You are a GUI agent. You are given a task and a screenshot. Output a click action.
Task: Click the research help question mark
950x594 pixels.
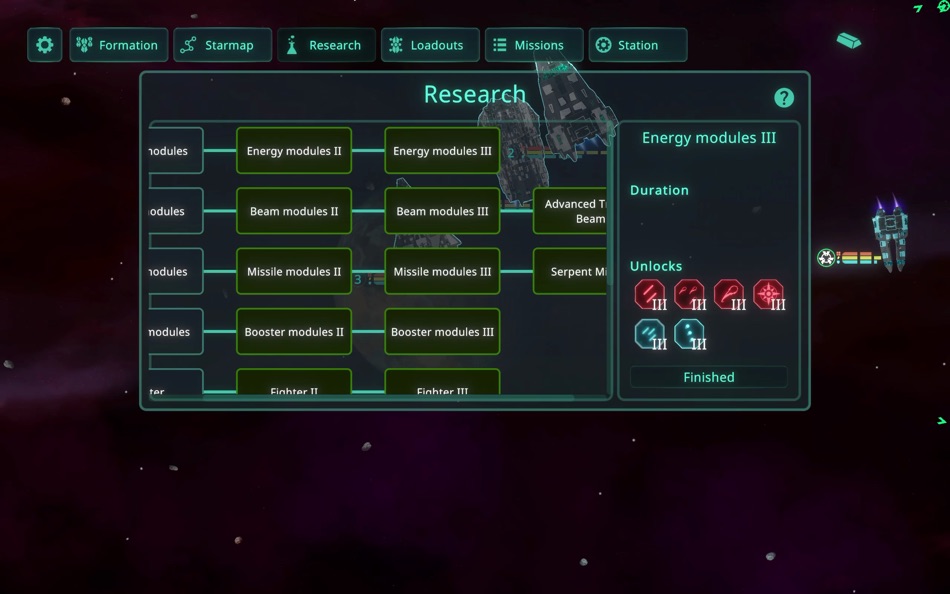(784, 97)
